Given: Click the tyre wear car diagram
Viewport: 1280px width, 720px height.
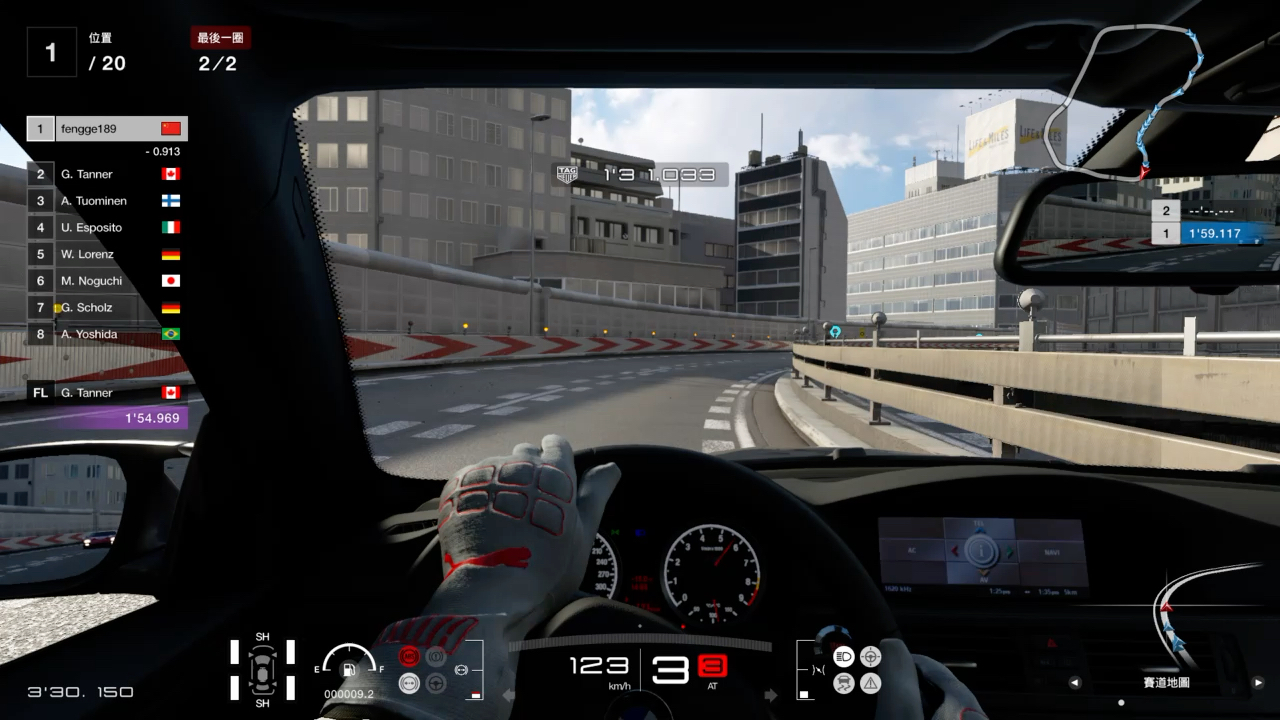Looking at the screenshot, I should coord(262,669).
